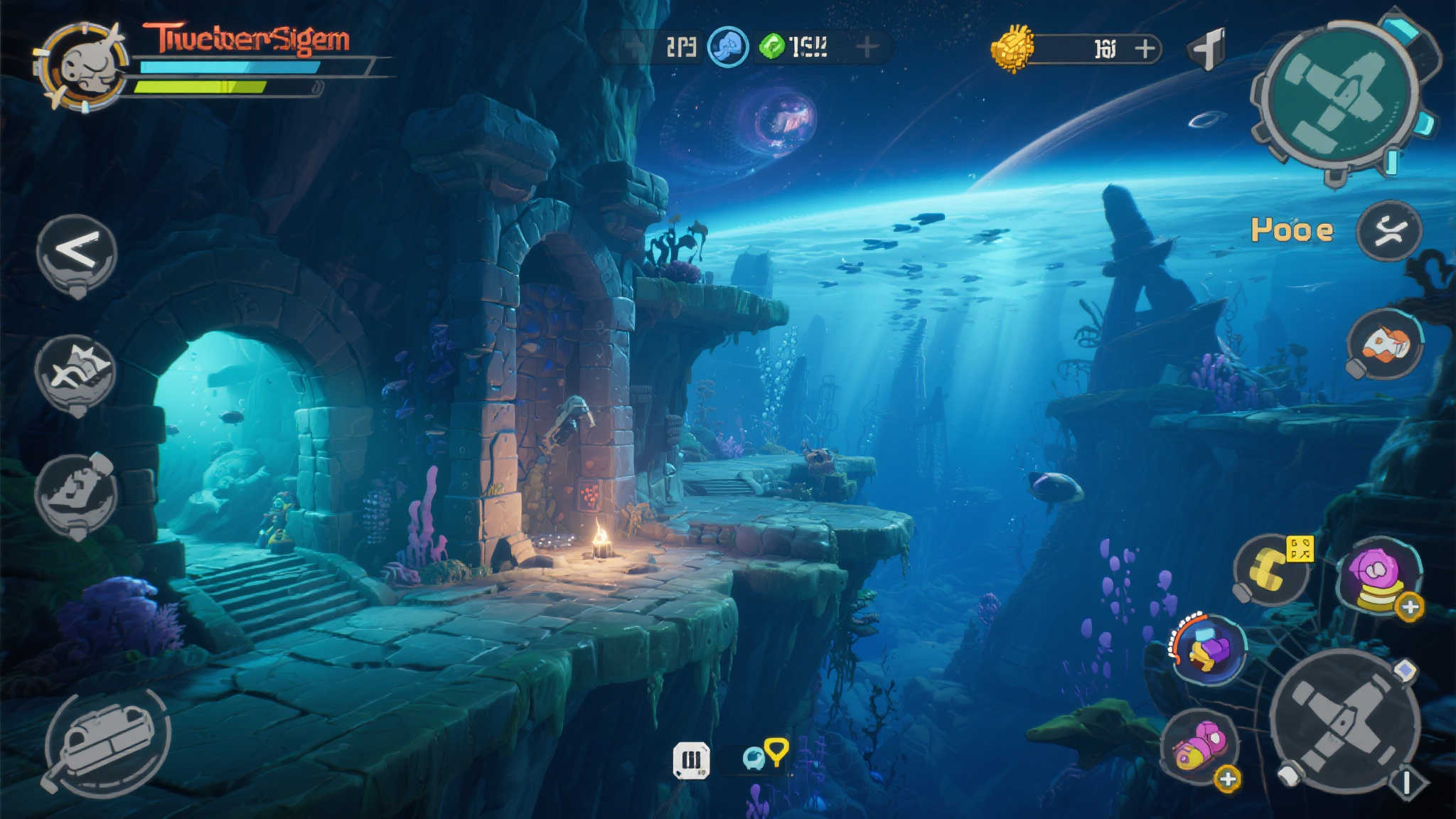The image size is (1456, 819).
Task: Activate the large crossed-weapons attack button
Action: coord(1343,722)
